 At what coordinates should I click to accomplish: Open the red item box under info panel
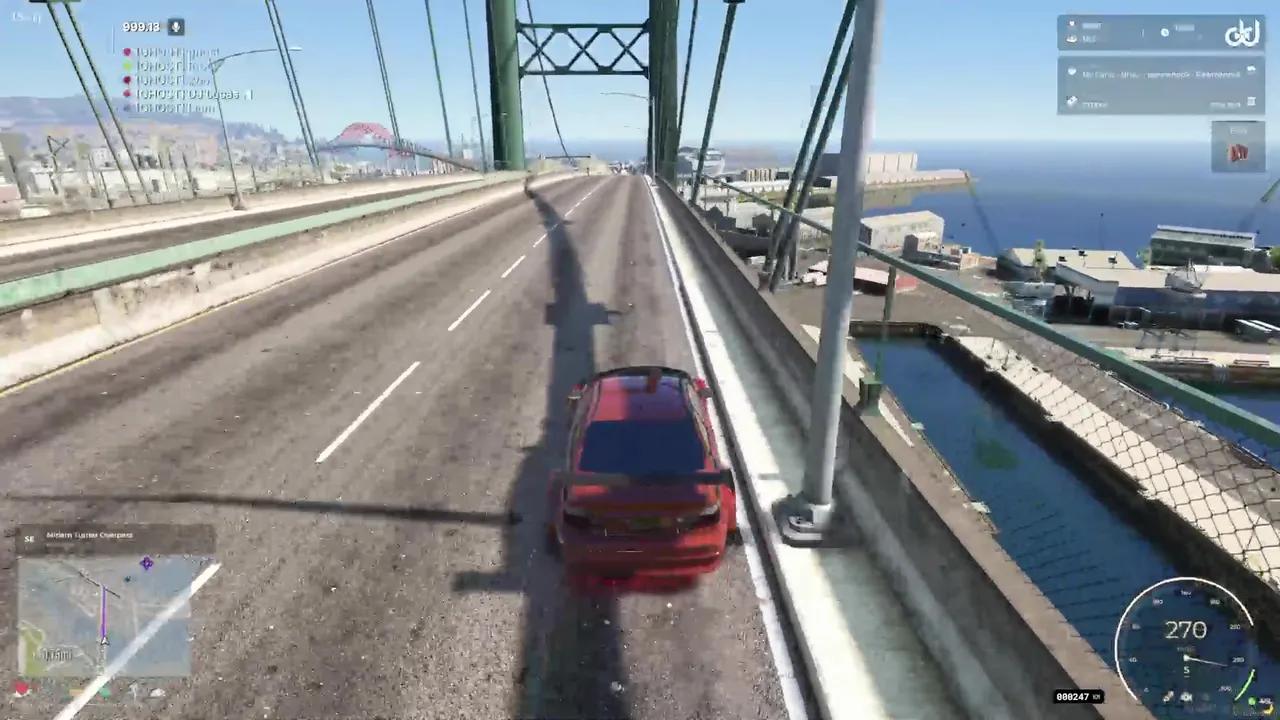[1238, 148]
